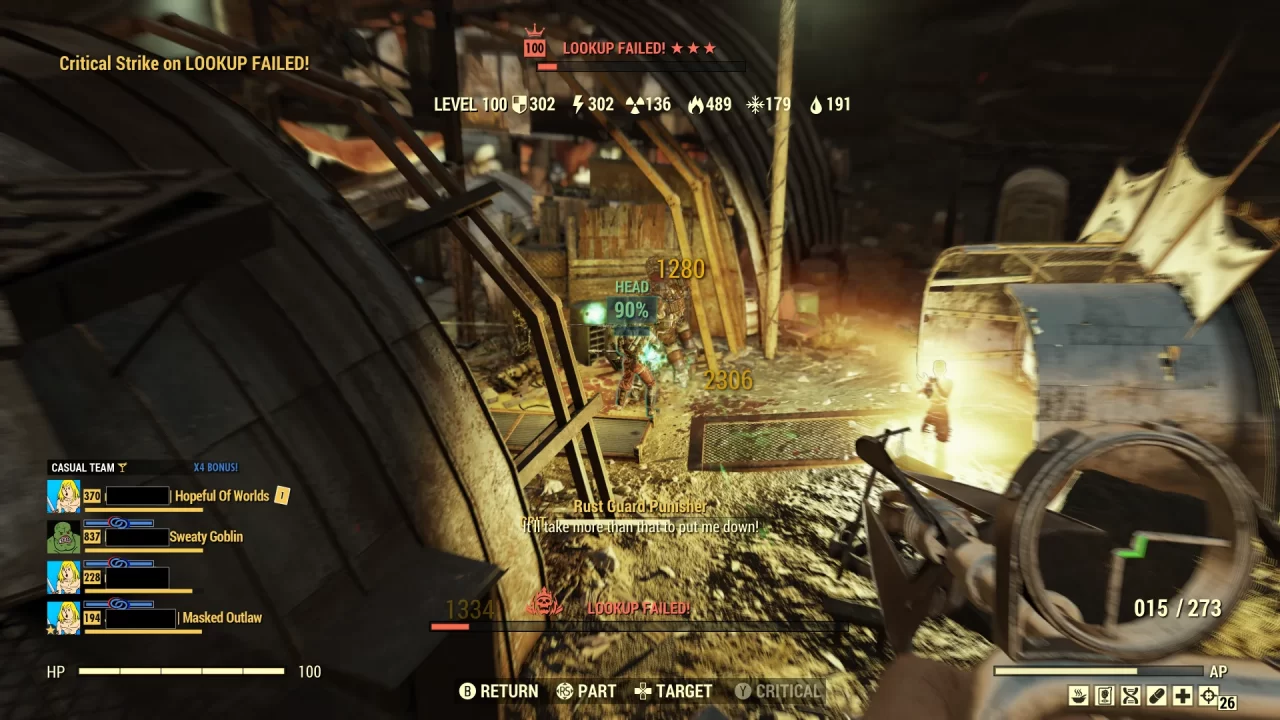Viewport: 1280px width, 720px height.
Task: Click the physical damage shield icon
Action: tap(520, 103)
